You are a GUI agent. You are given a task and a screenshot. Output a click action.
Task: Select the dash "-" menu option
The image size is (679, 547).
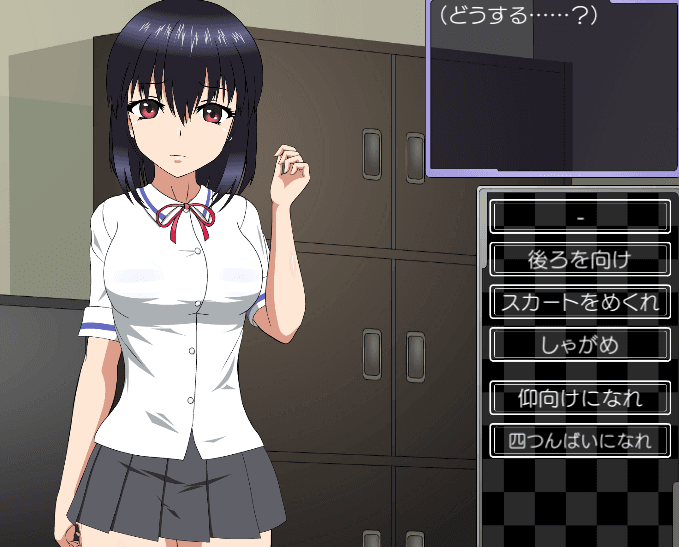[x=580, y=216]
